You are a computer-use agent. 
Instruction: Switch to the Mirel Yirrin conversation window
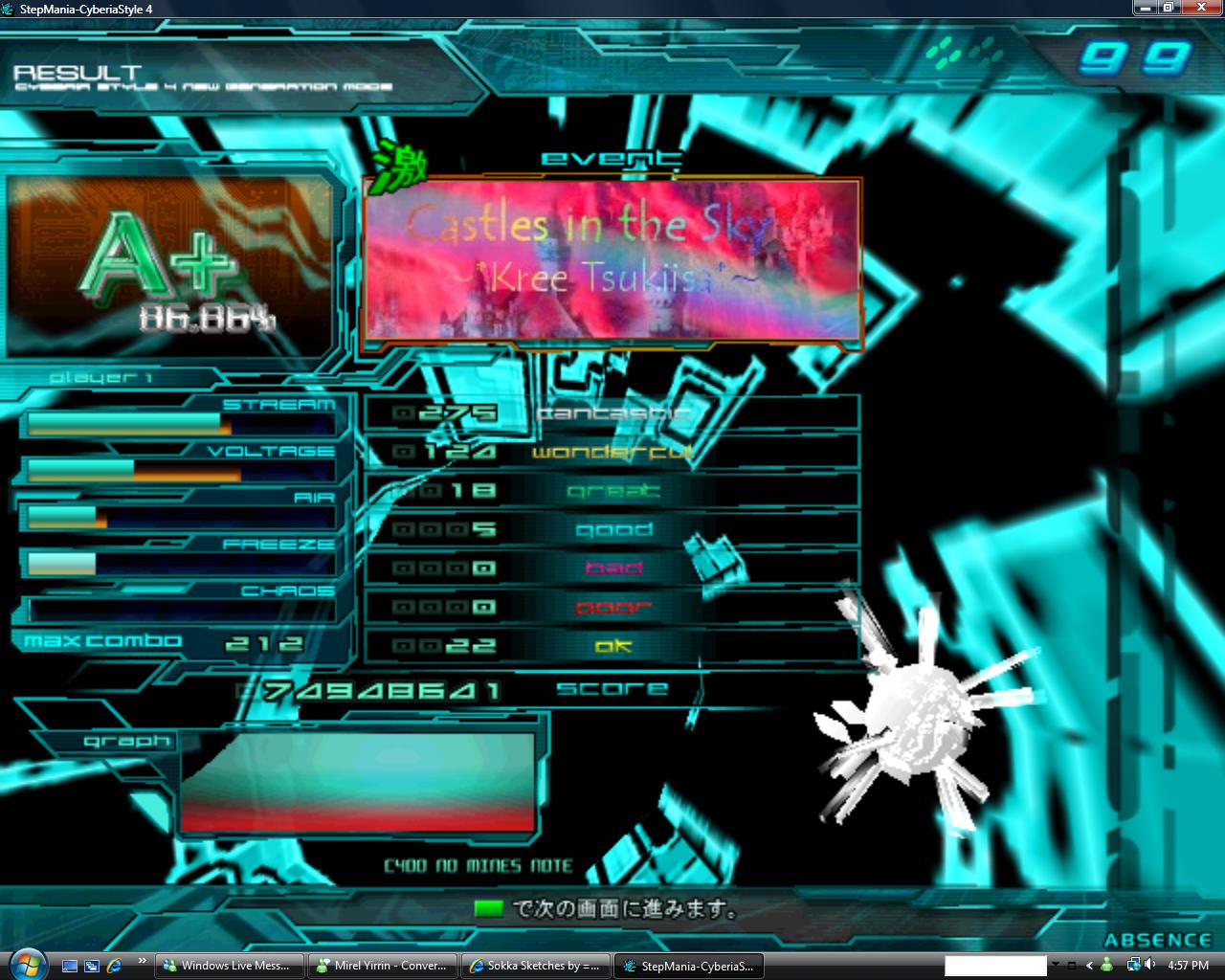pyautogui.click(x=382, y=965)
